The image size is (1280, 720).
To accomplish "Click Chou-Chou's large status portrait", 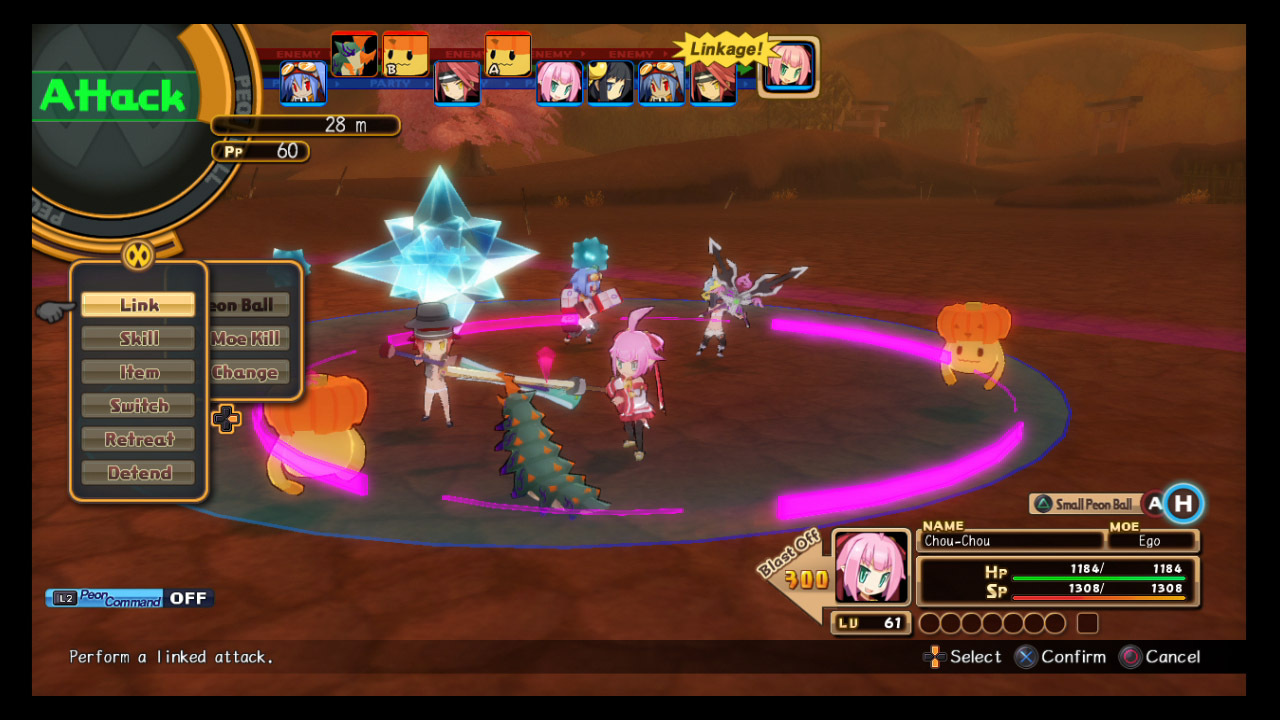I will (871, 567).
